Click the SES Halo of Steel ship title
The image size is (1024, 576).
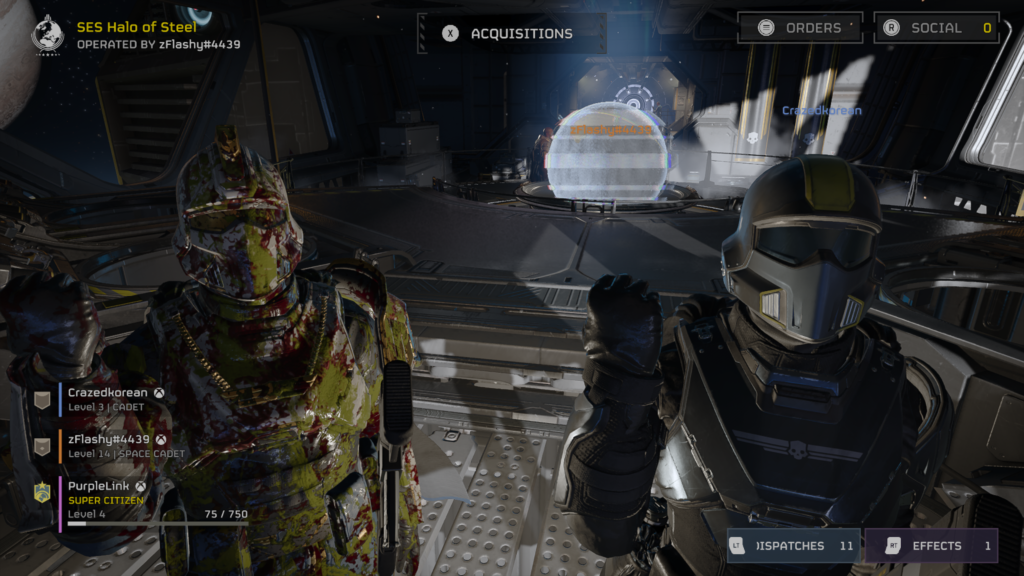137,27
